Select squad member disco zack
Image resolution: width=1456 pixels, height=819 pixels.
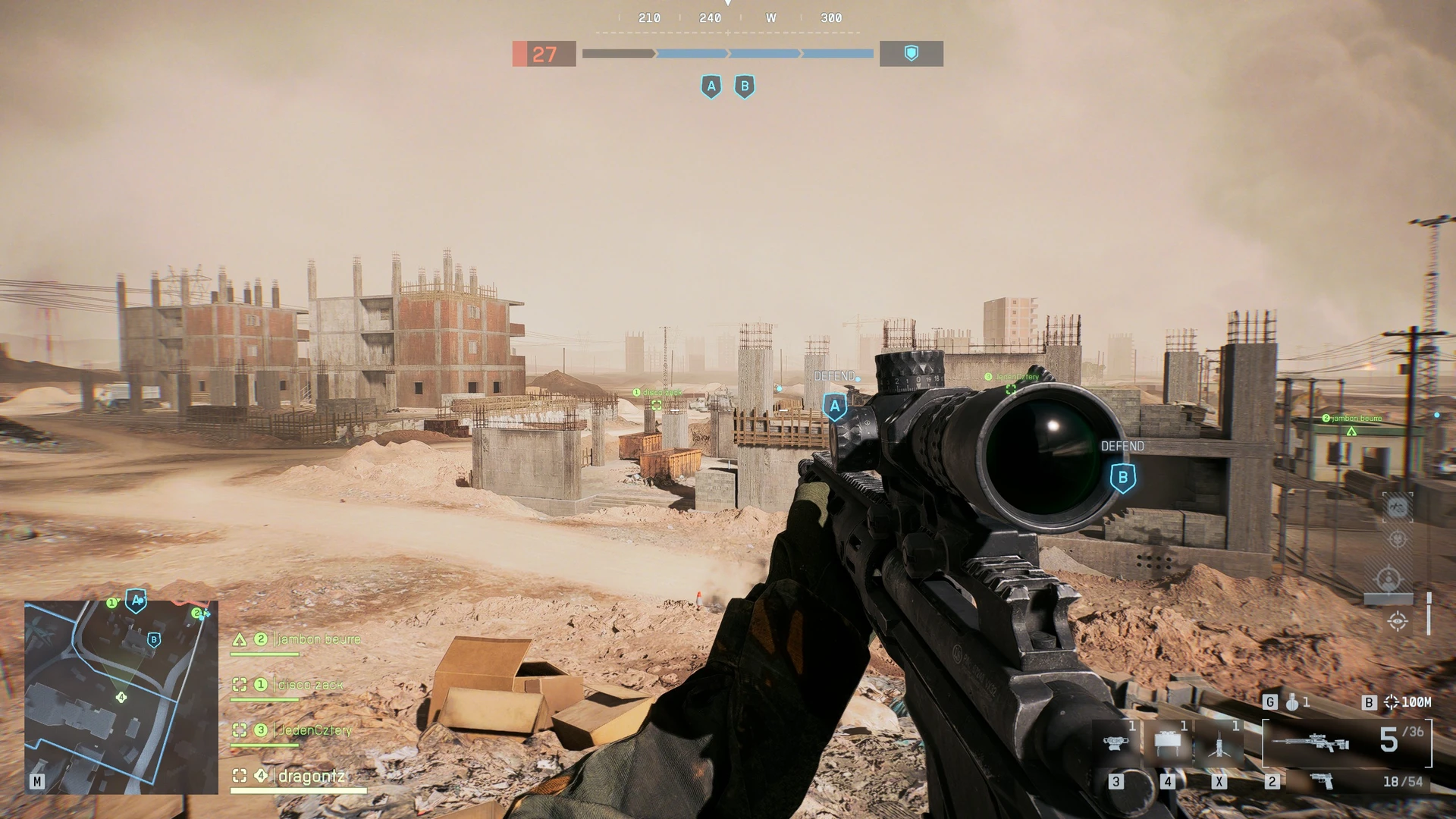click(310, 685)
